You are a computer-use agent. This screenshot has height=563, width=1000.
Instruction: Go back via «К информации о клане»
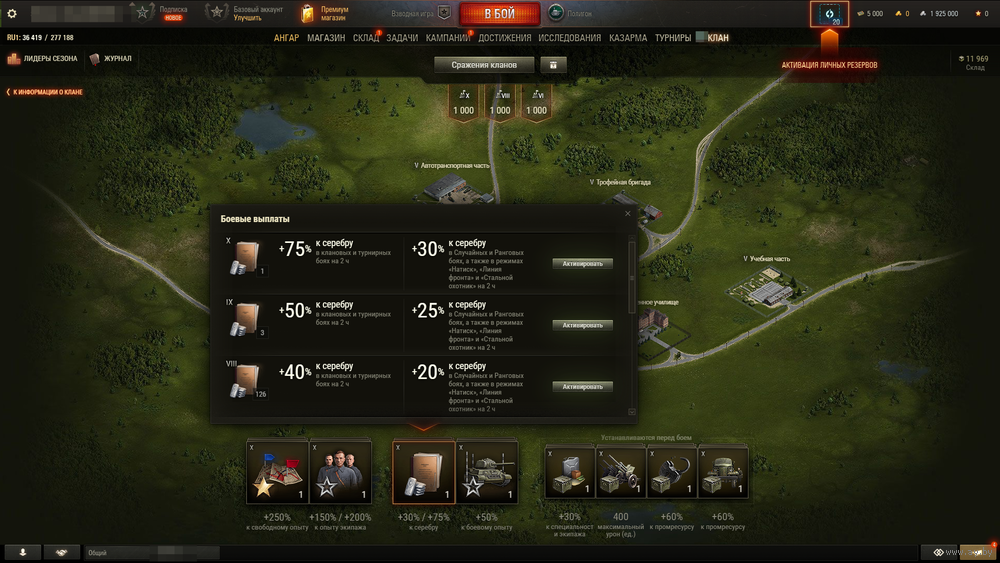click(46, 92)
